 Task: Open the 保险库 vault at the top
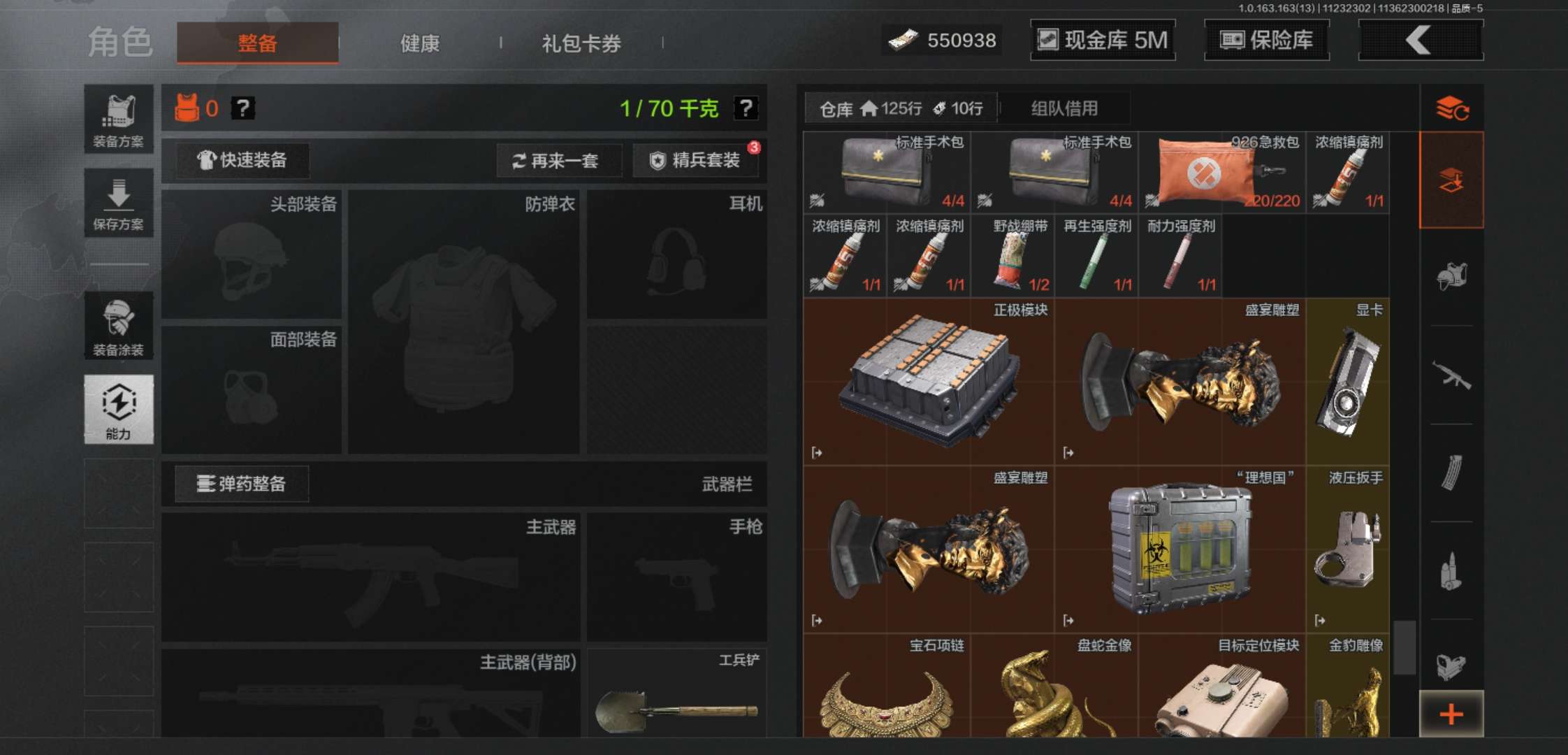pyautogui.click(x=1266, y=40)
